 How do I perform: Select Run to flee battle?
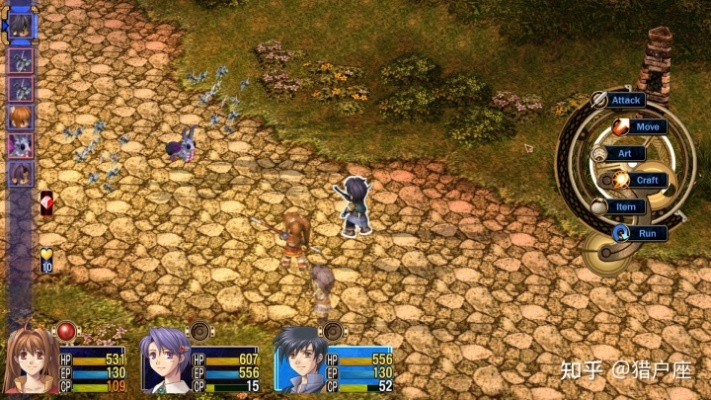tap(647, 233)
